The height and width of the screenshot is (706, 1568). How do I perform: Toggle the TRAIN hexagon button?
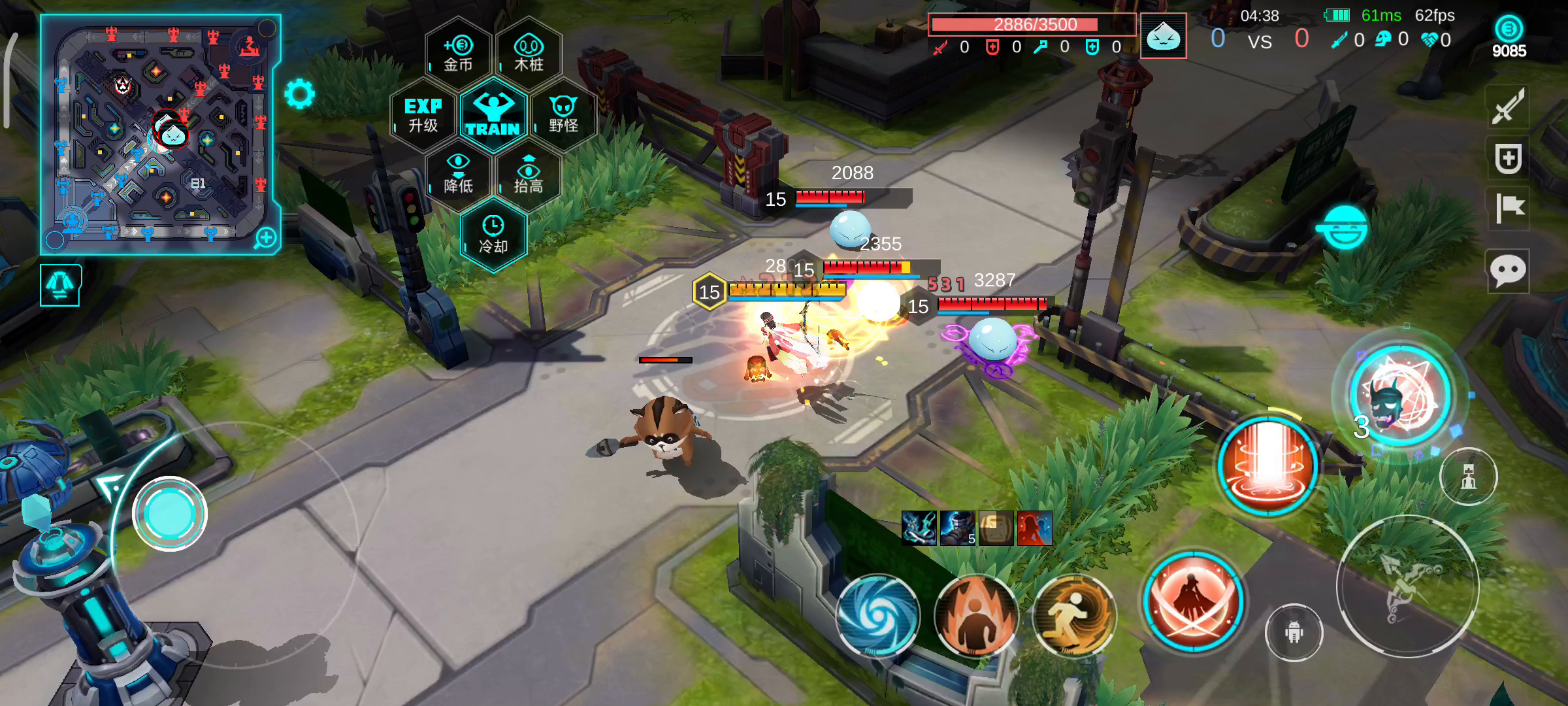coord(493,115)
